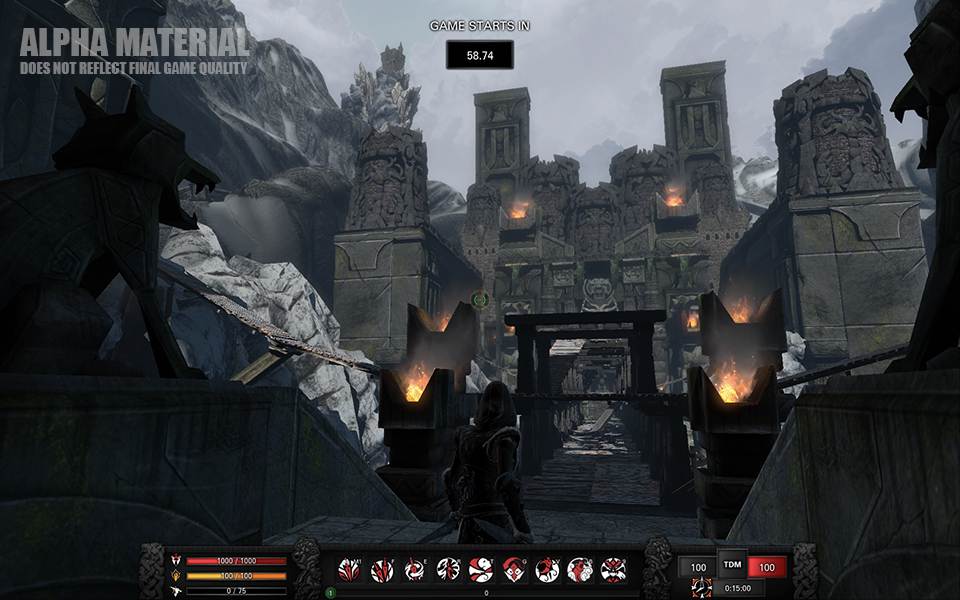This screenshot has width=960, height=600.
Task: Cast the T ability with bird silhouette
Action: coord(481,570)
